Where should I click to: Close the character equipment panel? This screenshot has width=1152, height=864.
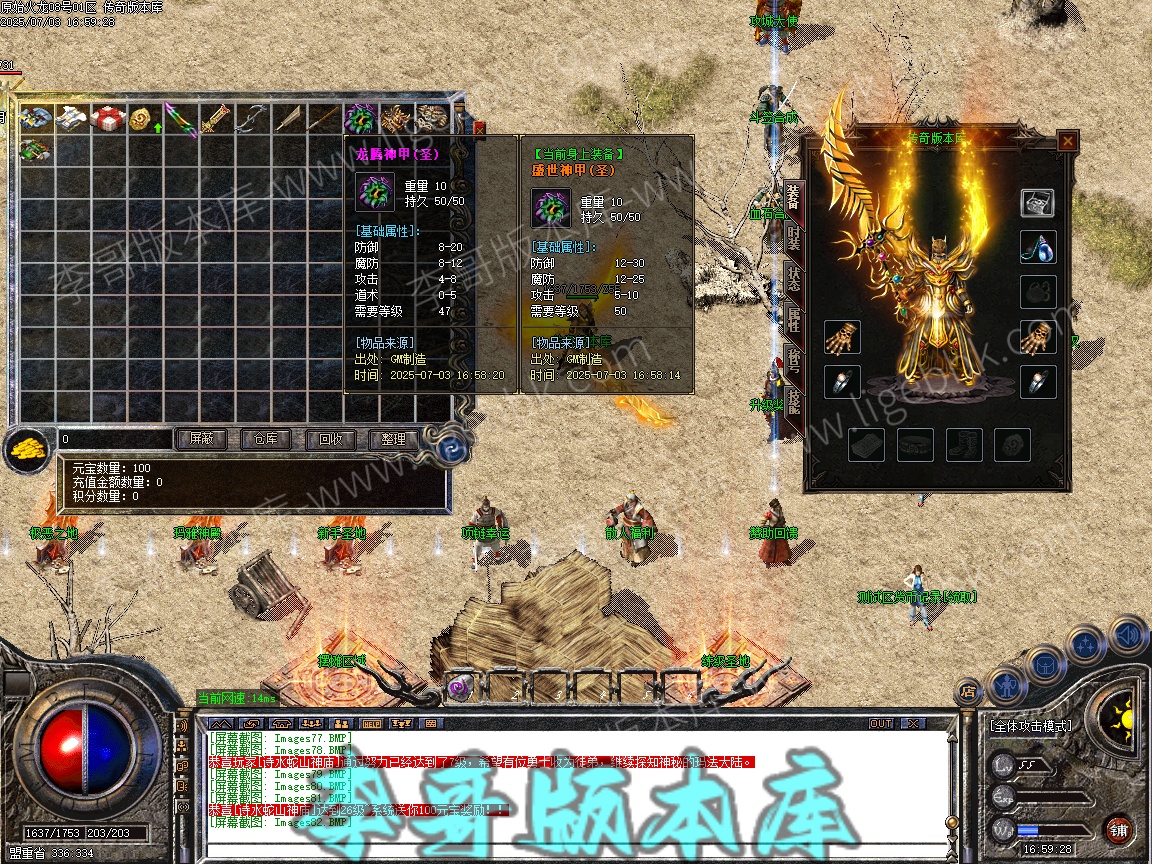[x=1068, y=141]
